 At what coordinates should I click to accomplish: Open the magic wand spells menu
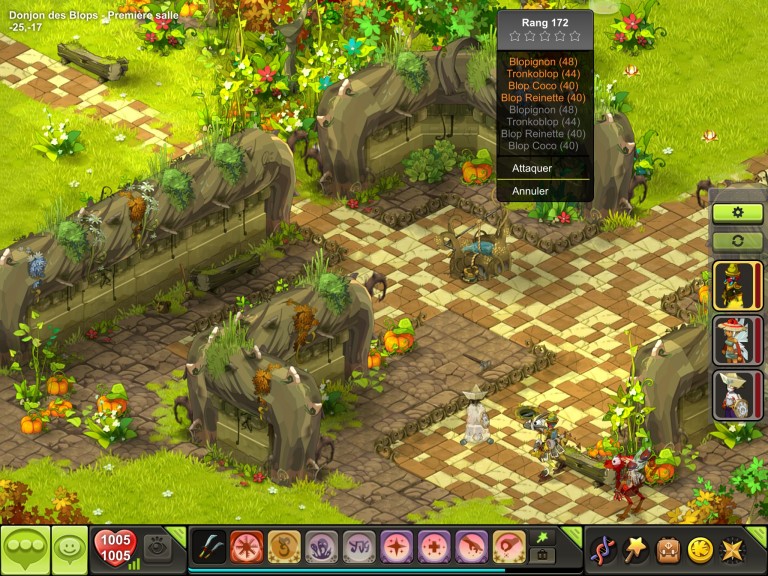pos(634,549)
